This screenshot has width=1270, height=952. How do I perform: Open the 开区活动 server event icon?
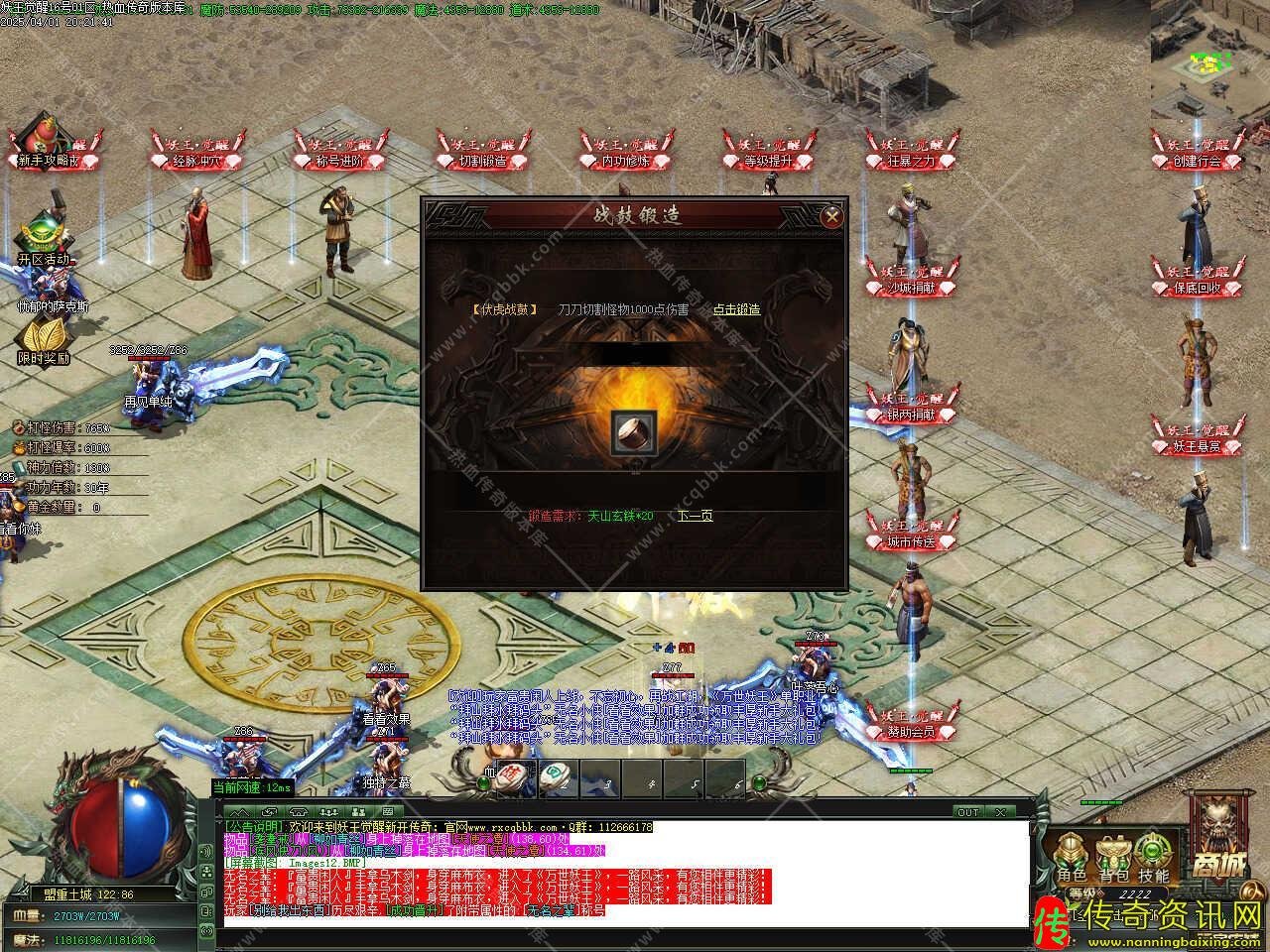44,238
